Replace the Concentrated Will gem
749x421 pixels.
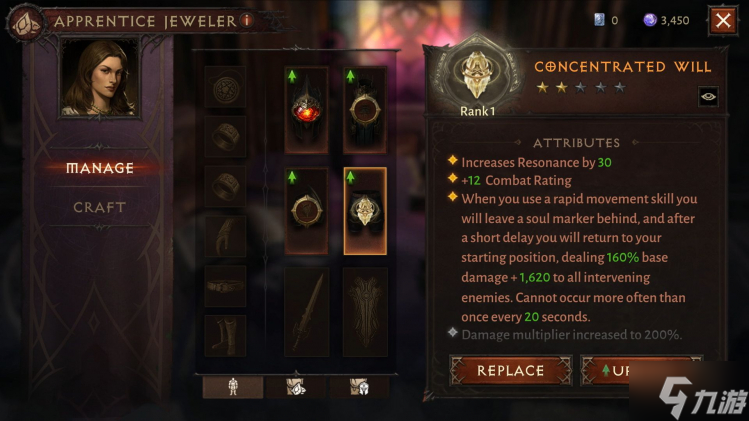[510, 370]
